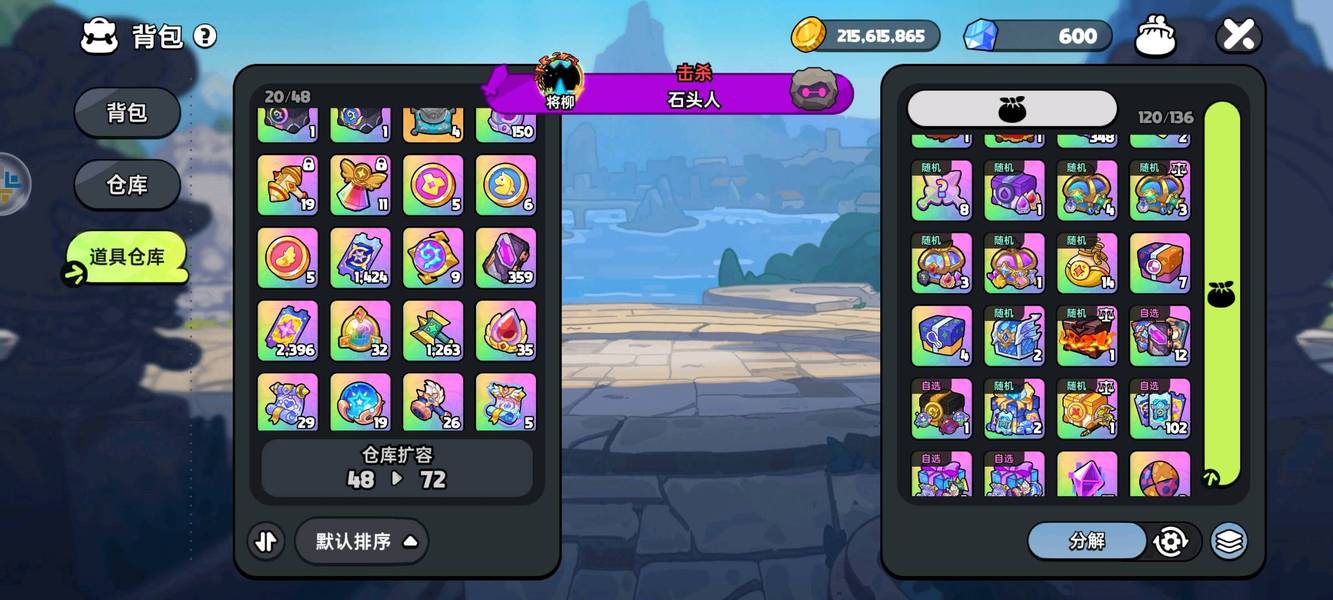Open the backpack help question mark
The image size is (1333, 600).
(x=205, y=37)
